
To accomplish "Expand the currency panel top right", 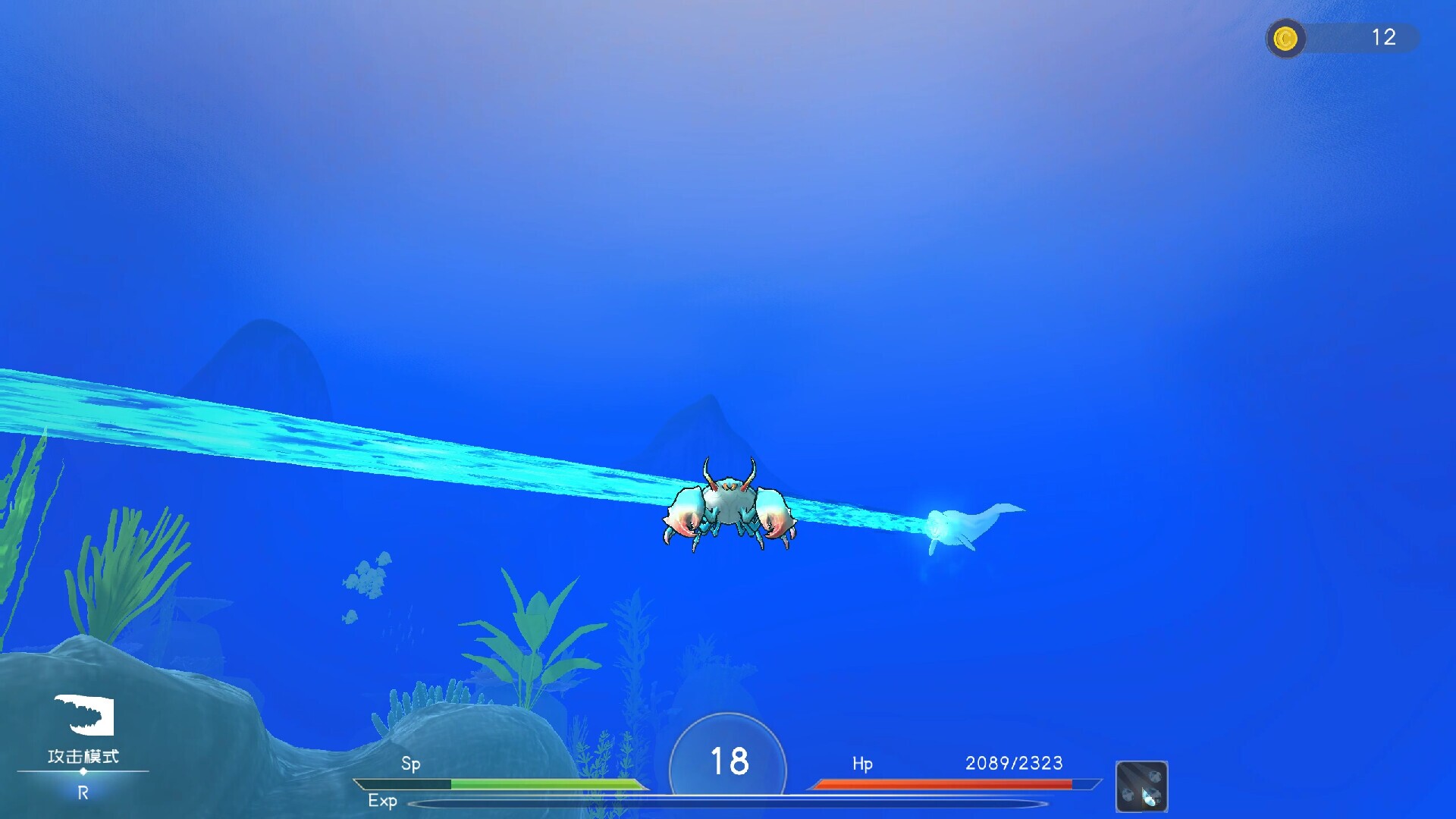I will (1342, 39).
